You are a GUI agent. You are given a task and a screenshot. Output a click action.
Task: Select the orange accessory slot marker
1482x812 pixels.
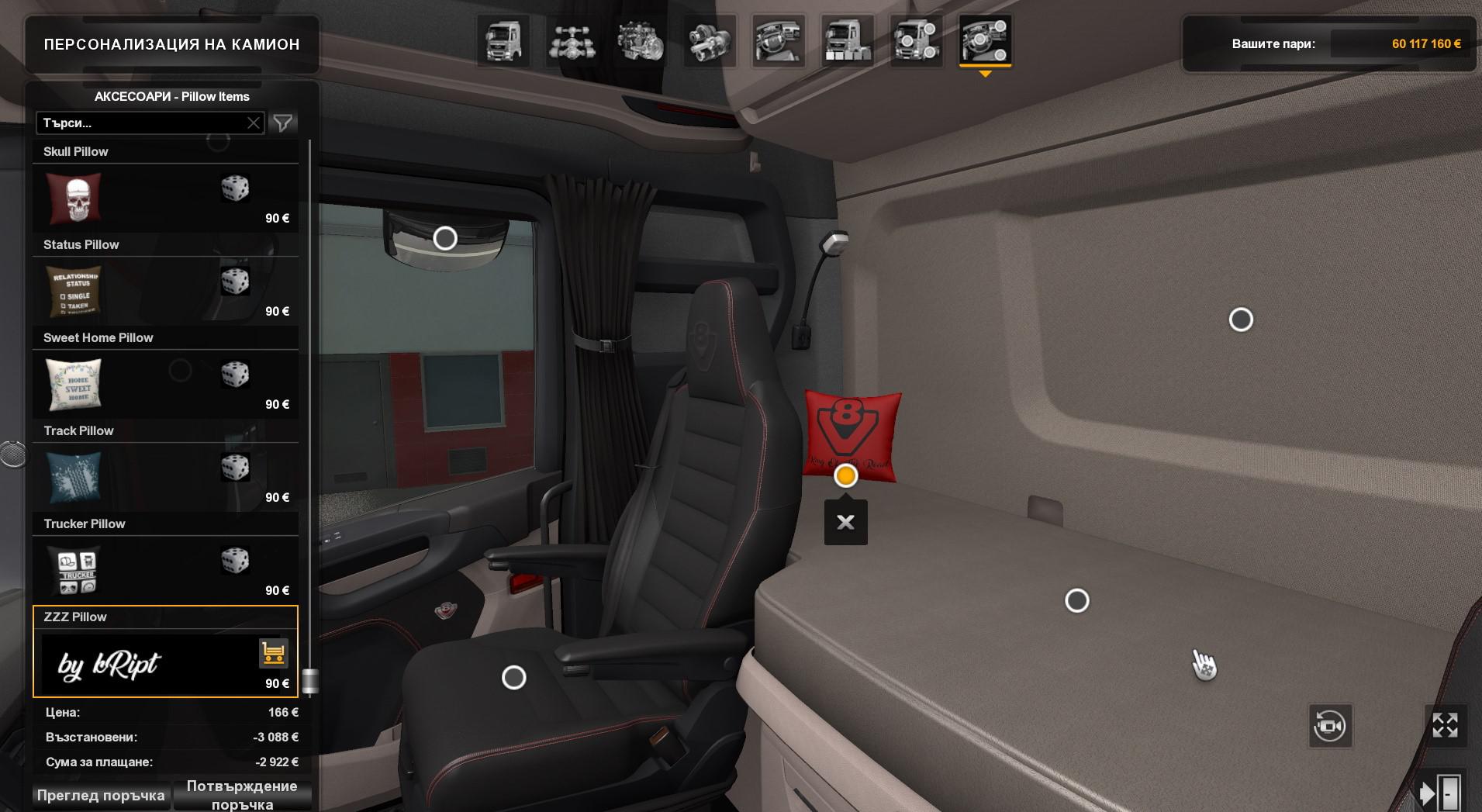tap(845, 475)
